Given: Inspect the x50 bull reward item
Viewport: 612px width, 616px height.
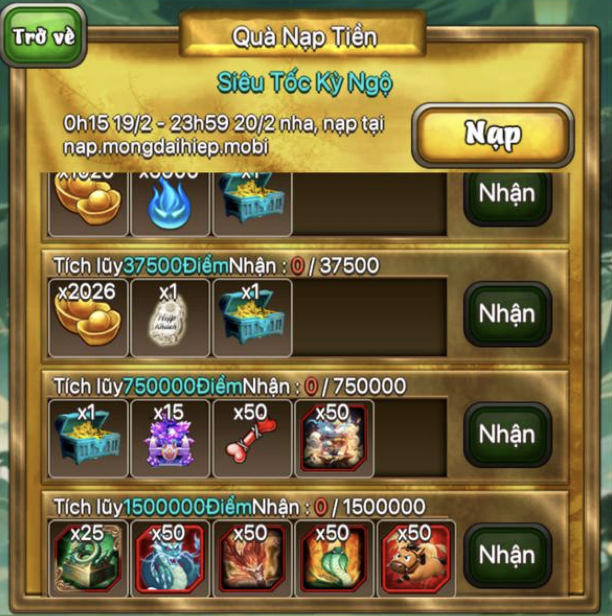Looking at the screenshot, I should coord(415,558).
